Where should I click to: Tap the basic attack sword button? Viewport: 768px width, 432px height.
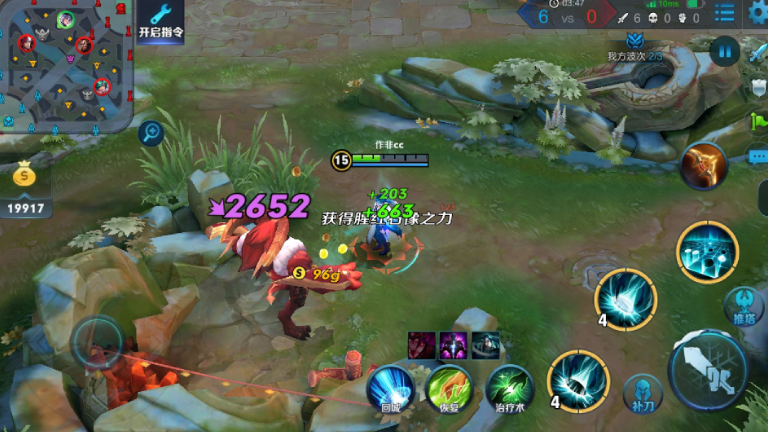tap(707, 368)
